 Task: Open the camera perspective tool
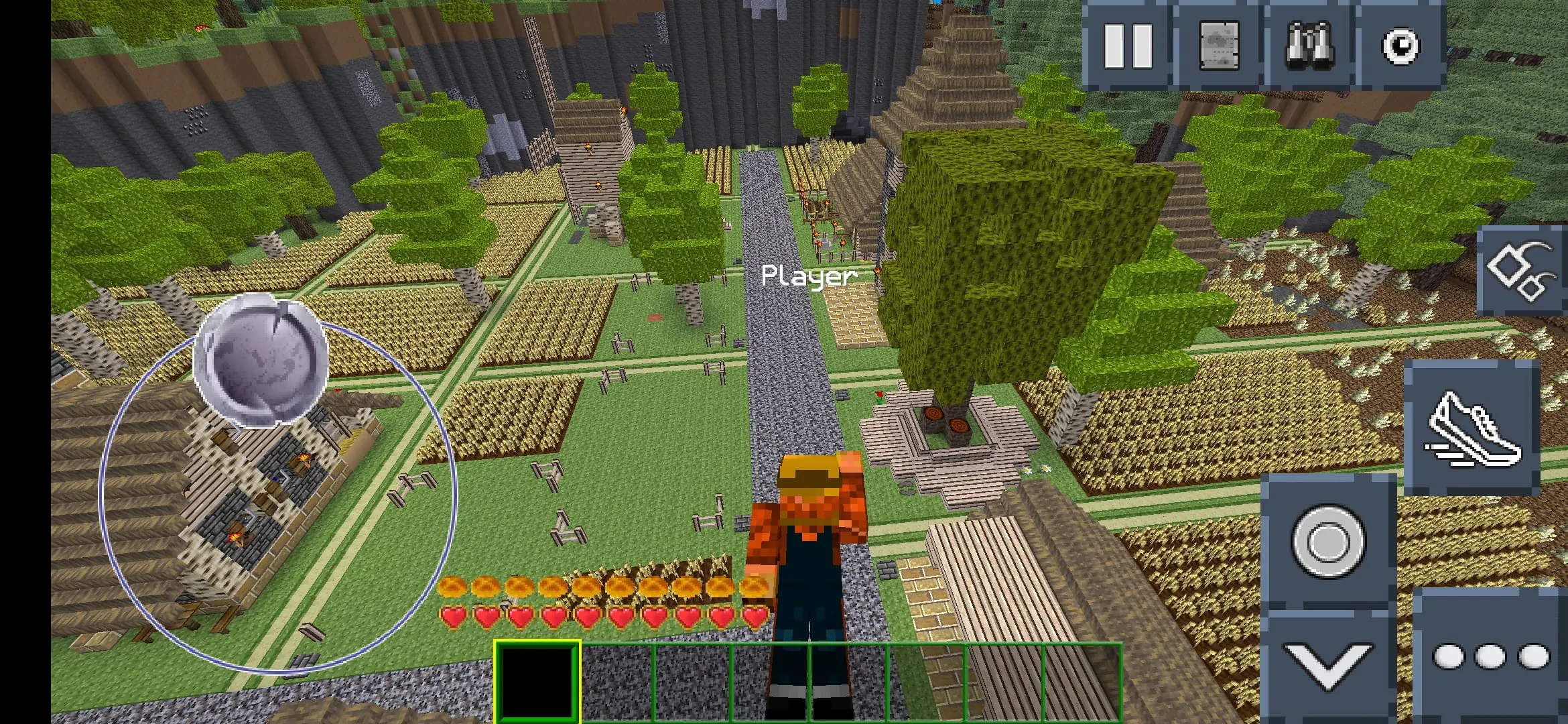pos(1401,46)
